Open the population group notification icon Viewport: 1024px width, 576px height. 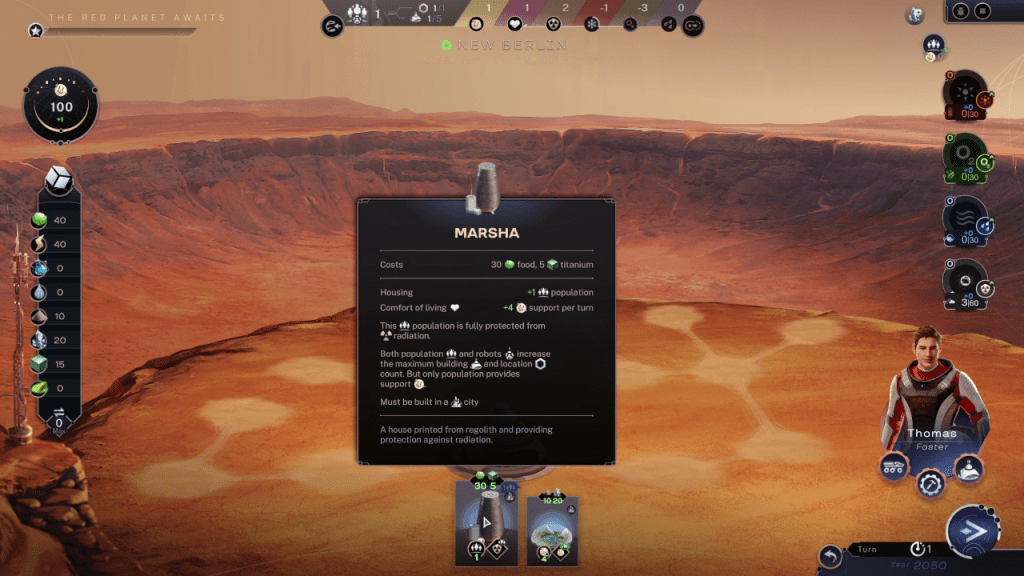[933, 45]
